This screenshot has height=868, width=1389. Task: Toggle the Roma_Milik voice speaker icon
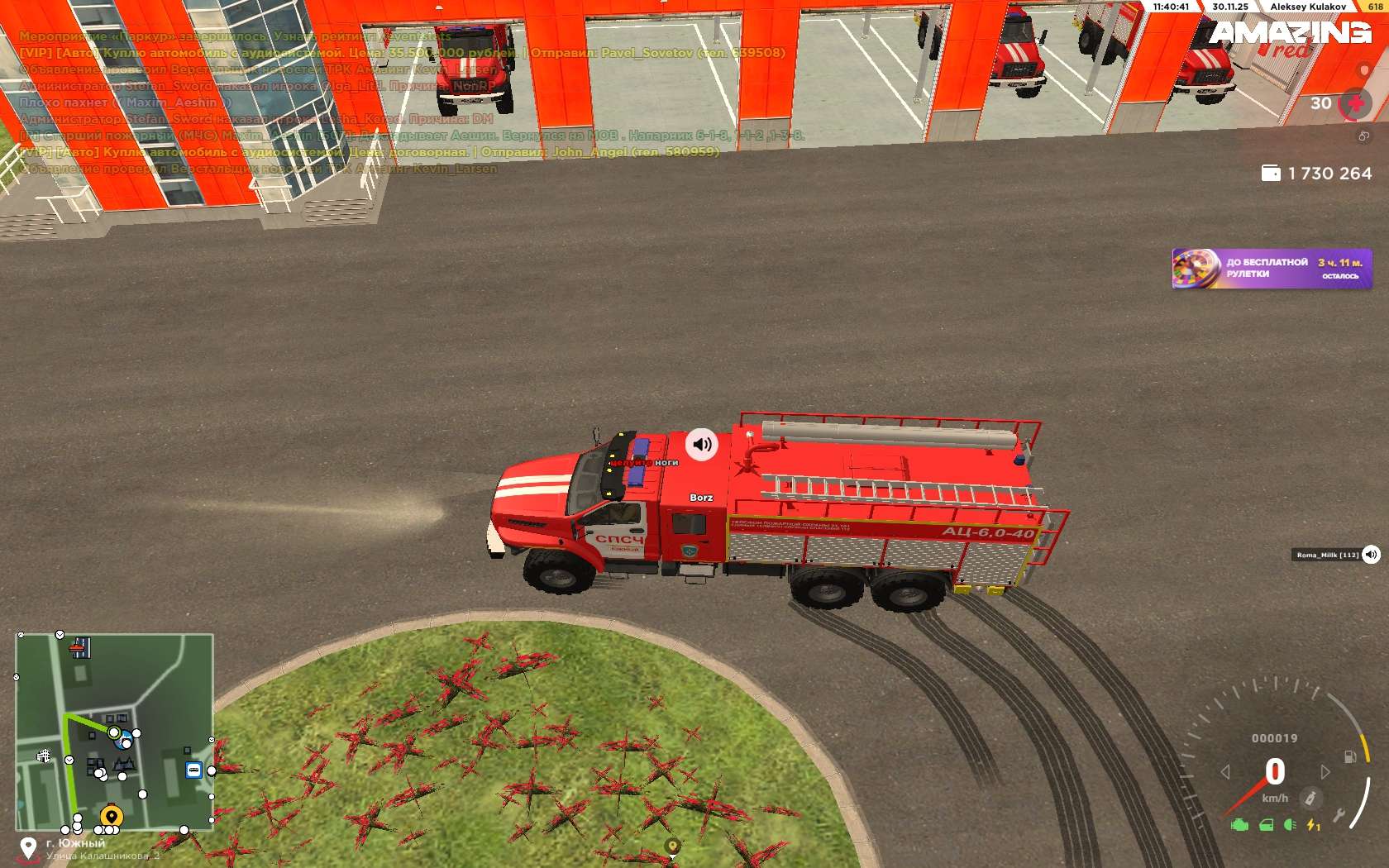point(1371,555)
